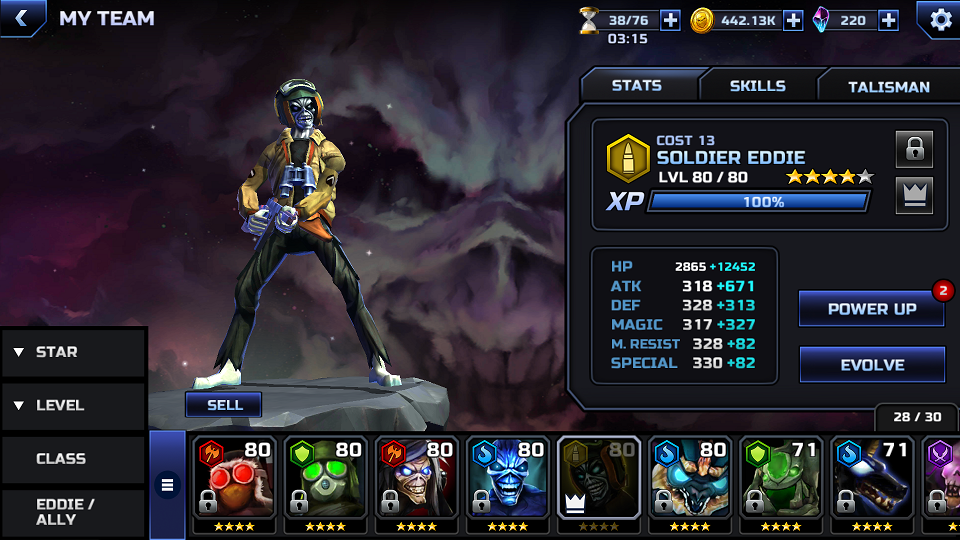
Task: Add more stamina with the hourglass plus
Action: click(670, 20)
